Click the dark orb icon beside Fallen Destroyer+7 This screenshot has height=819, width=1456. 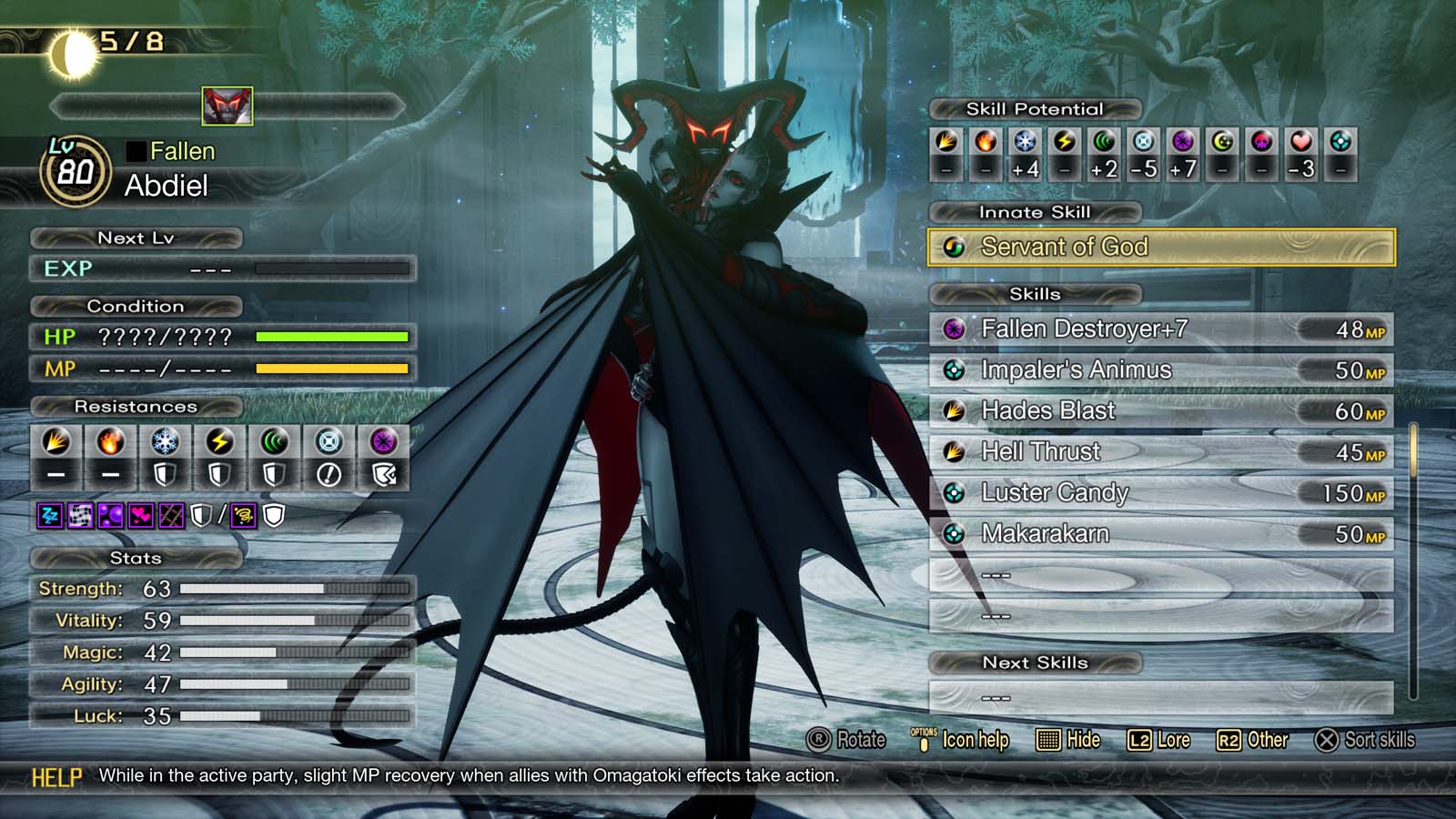tap(953, 329)
